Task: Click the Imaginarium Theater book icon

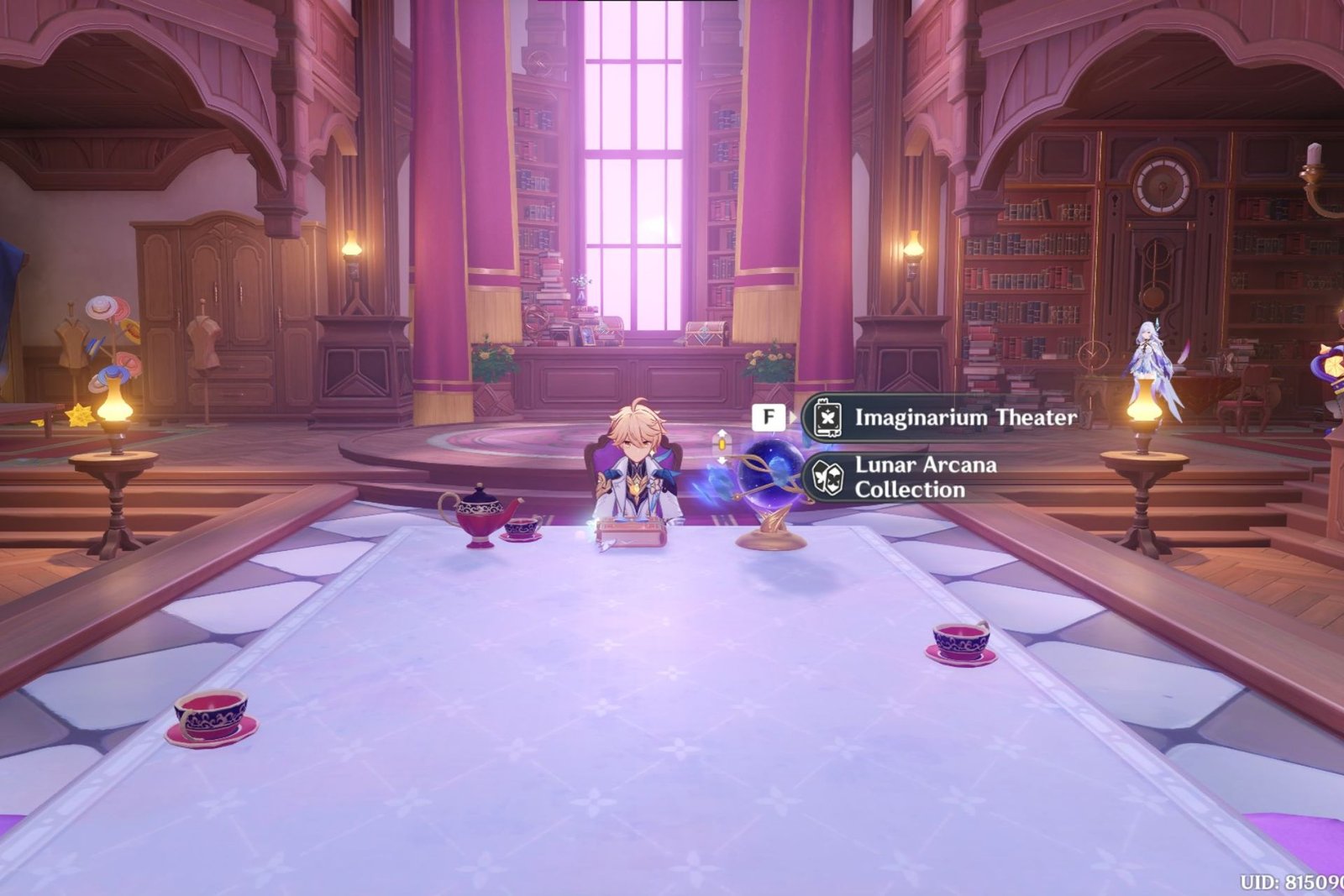Action: (x=827, y=417)
